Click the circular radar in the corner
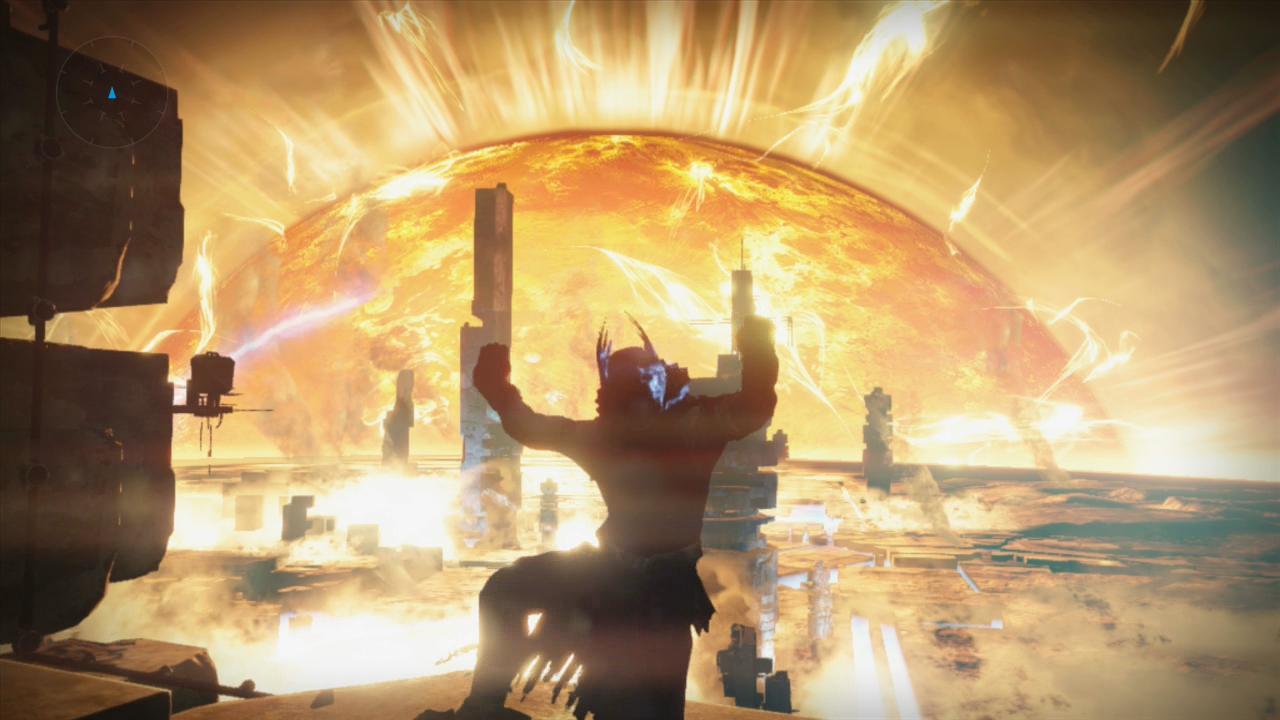1280x720 pixels. (112, 93)
